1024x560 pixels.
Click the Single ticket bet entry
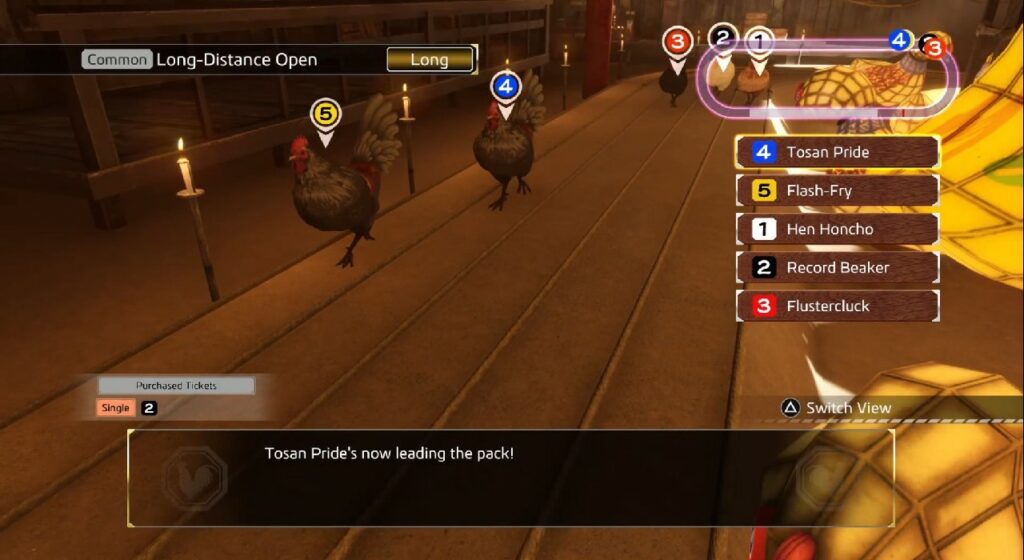pos(116,408)
